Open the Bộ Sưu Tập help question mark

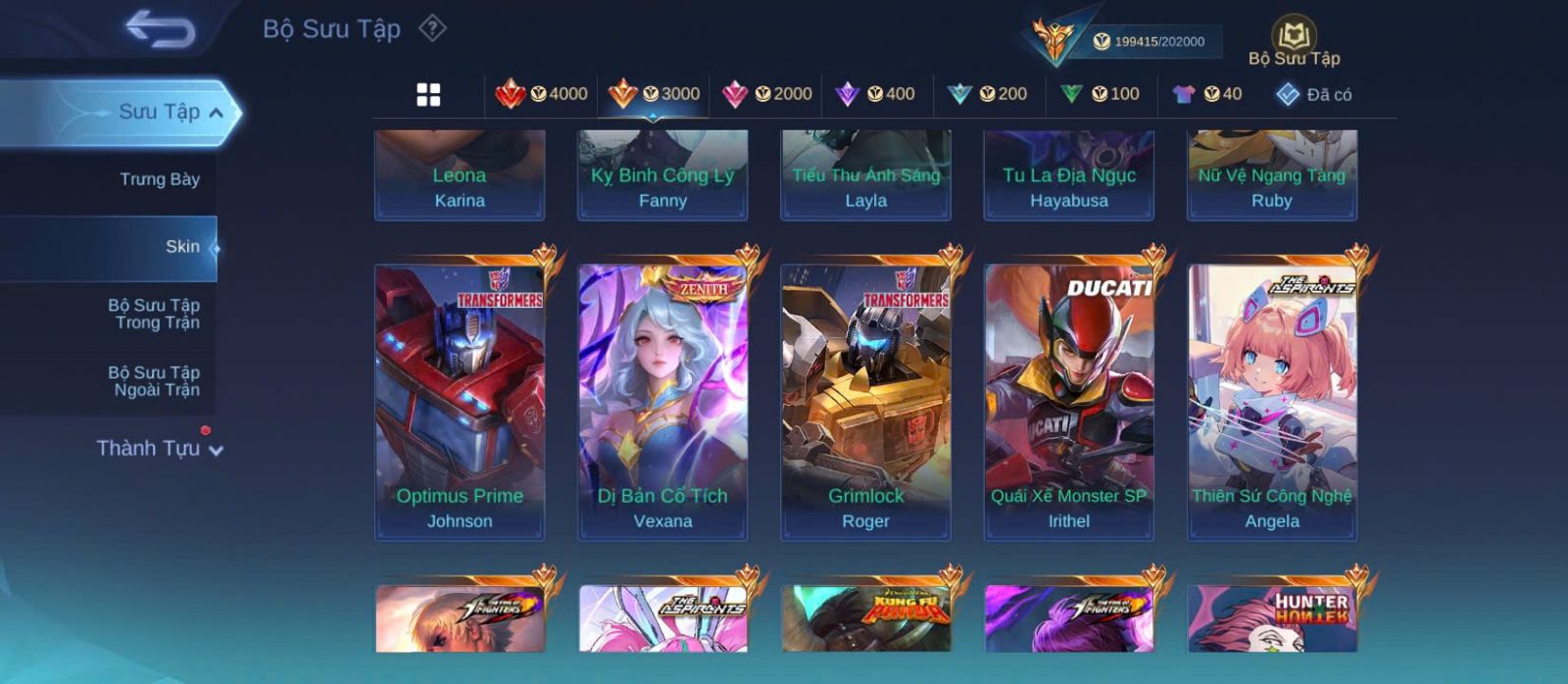432,28
